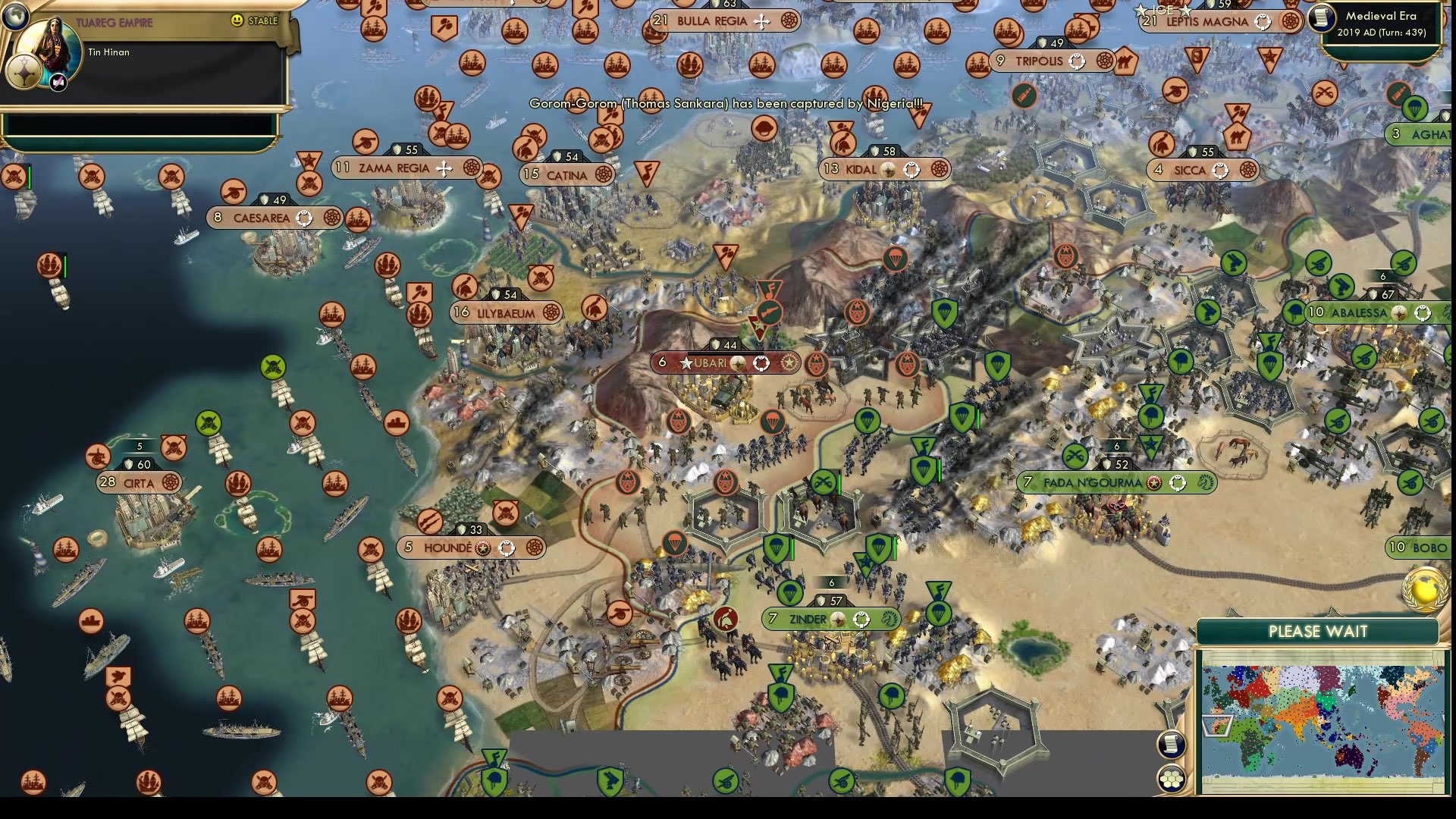Select the Cirta city banner
1456x819 pixels.
click(139, 483)
